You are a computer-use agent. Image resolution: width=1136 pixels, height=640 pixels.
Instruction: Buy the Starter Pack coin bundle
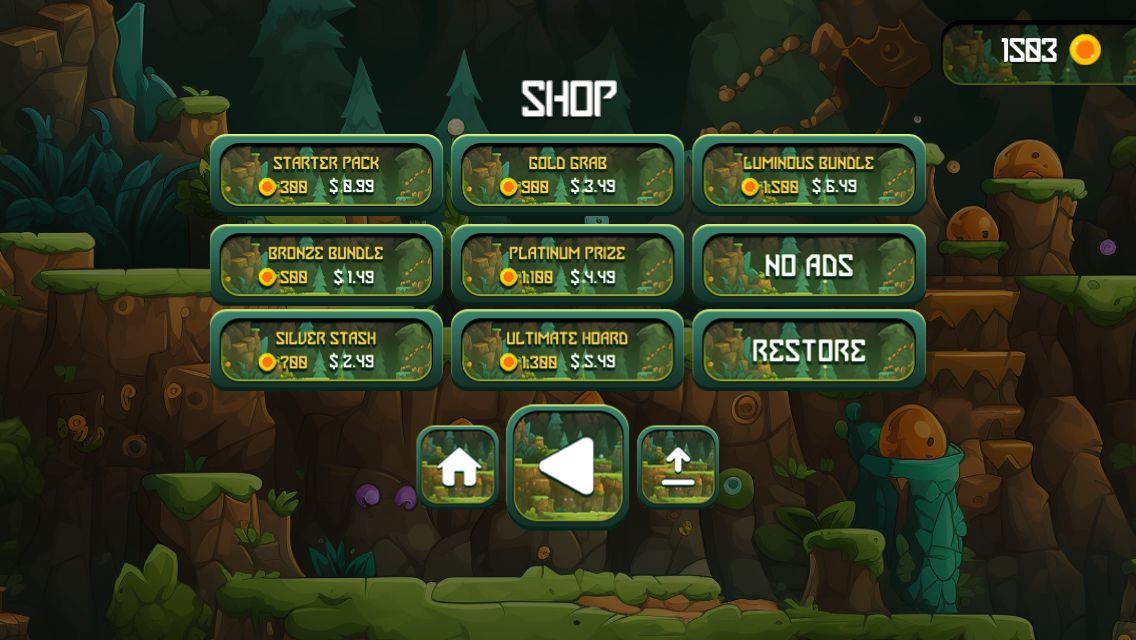(326, 175)
